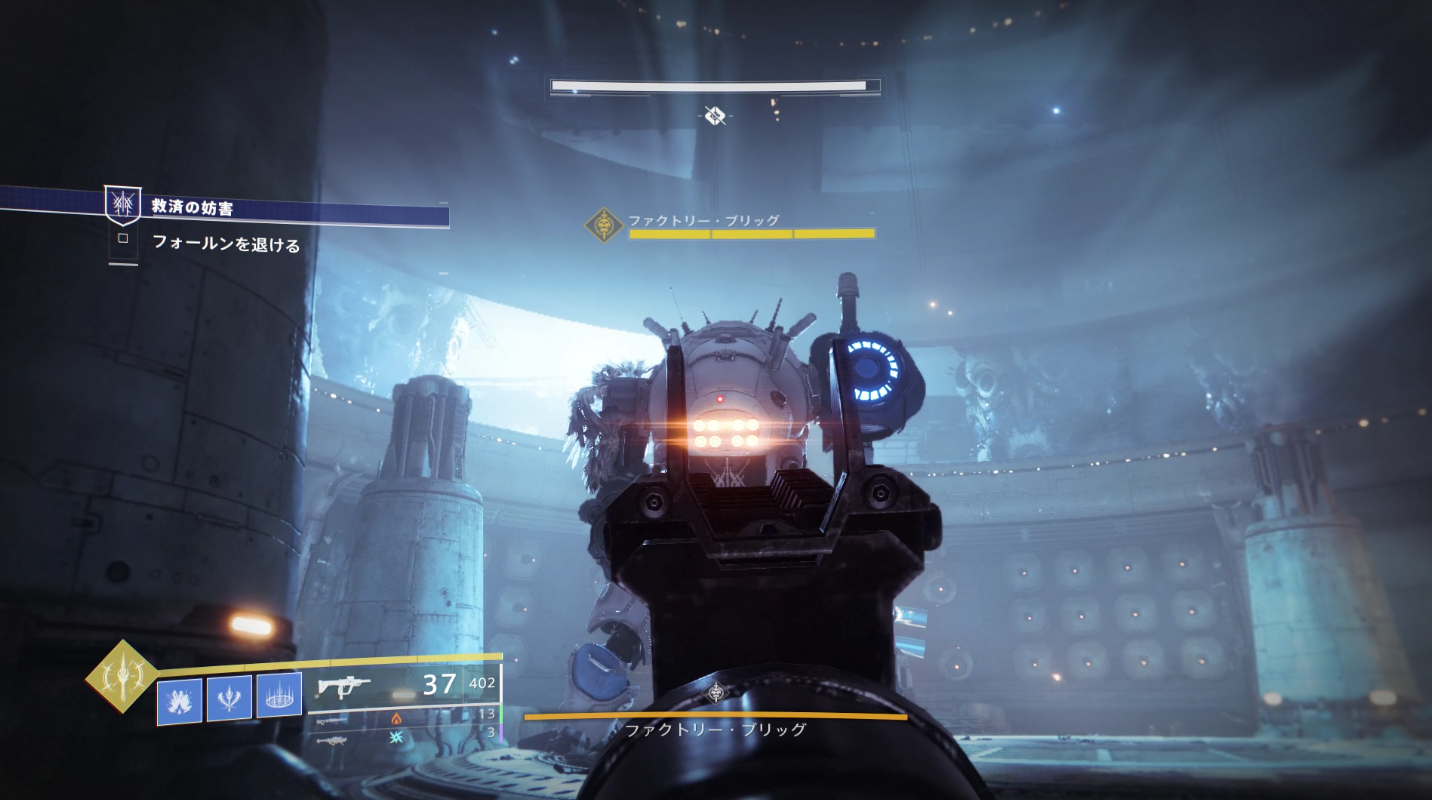Switch to the arc heavy weapon slot
This screenshot has width=1432, height=800.
[x=333, y=739]
